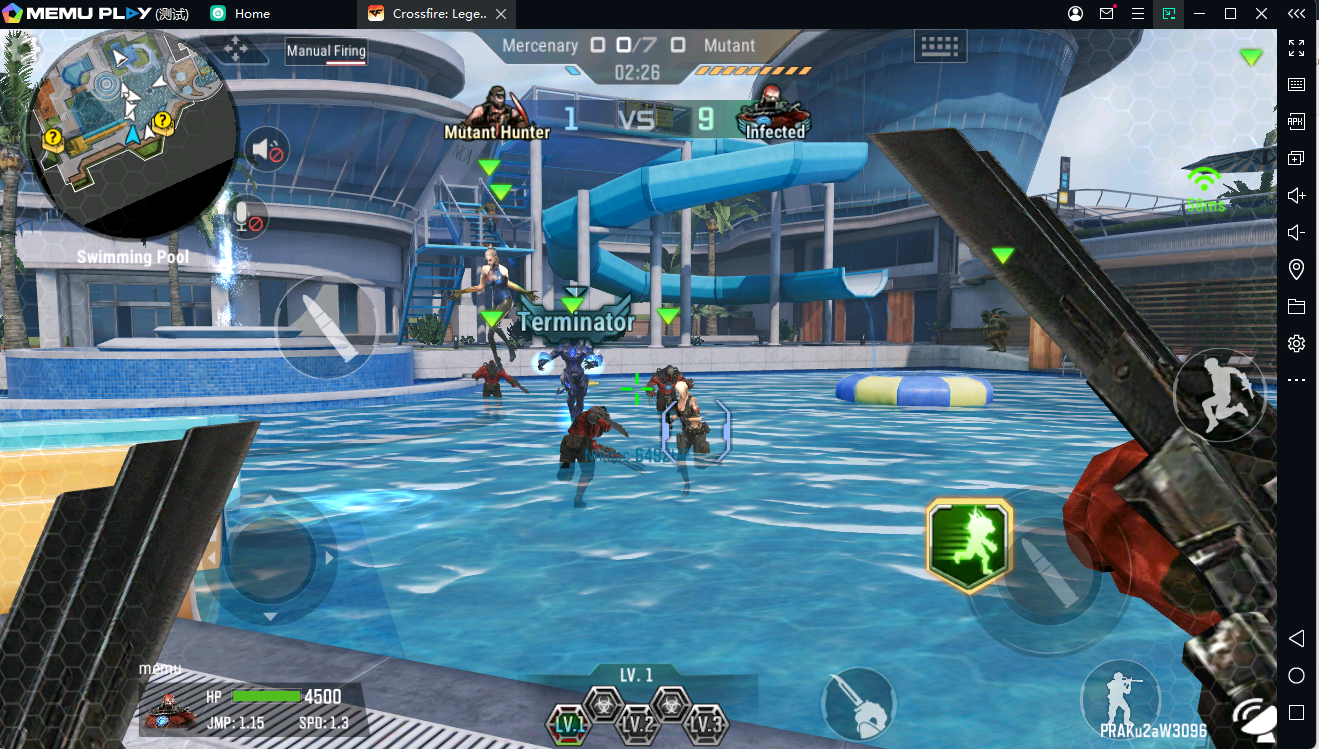Toggle the Manual Firing mode button
The width and height of the screenshot is (1319, 749).
tap(326, 51)
